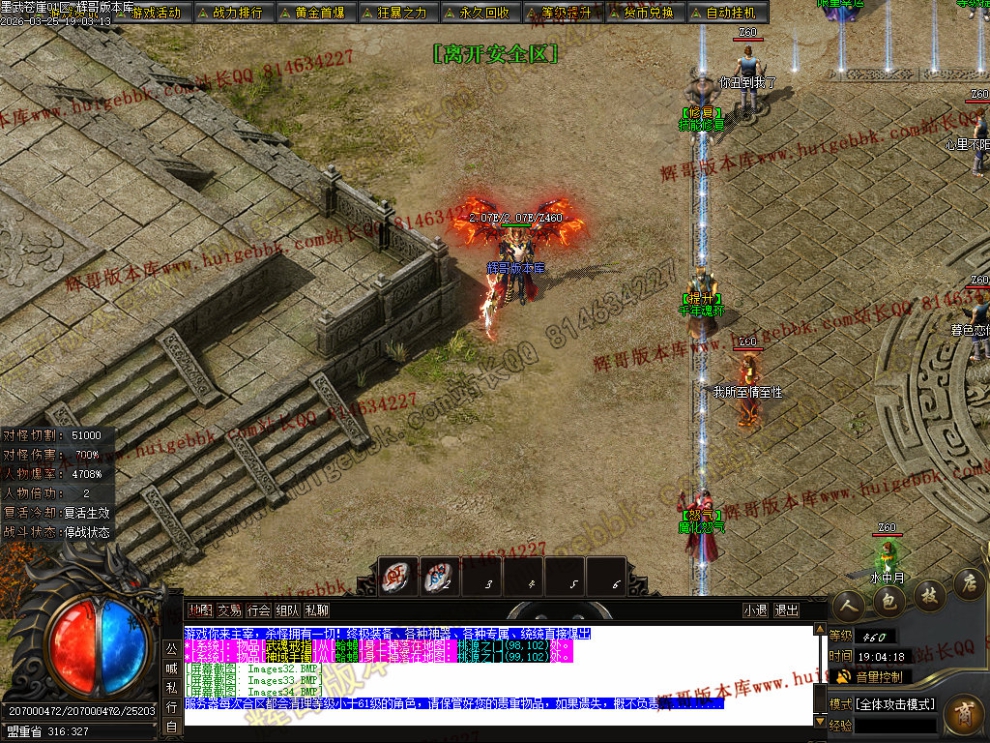Image resolution: width=990 pixels, height=743 pixels.
Task: Activate the first hotbar skill slot
Action: point(397,576)
